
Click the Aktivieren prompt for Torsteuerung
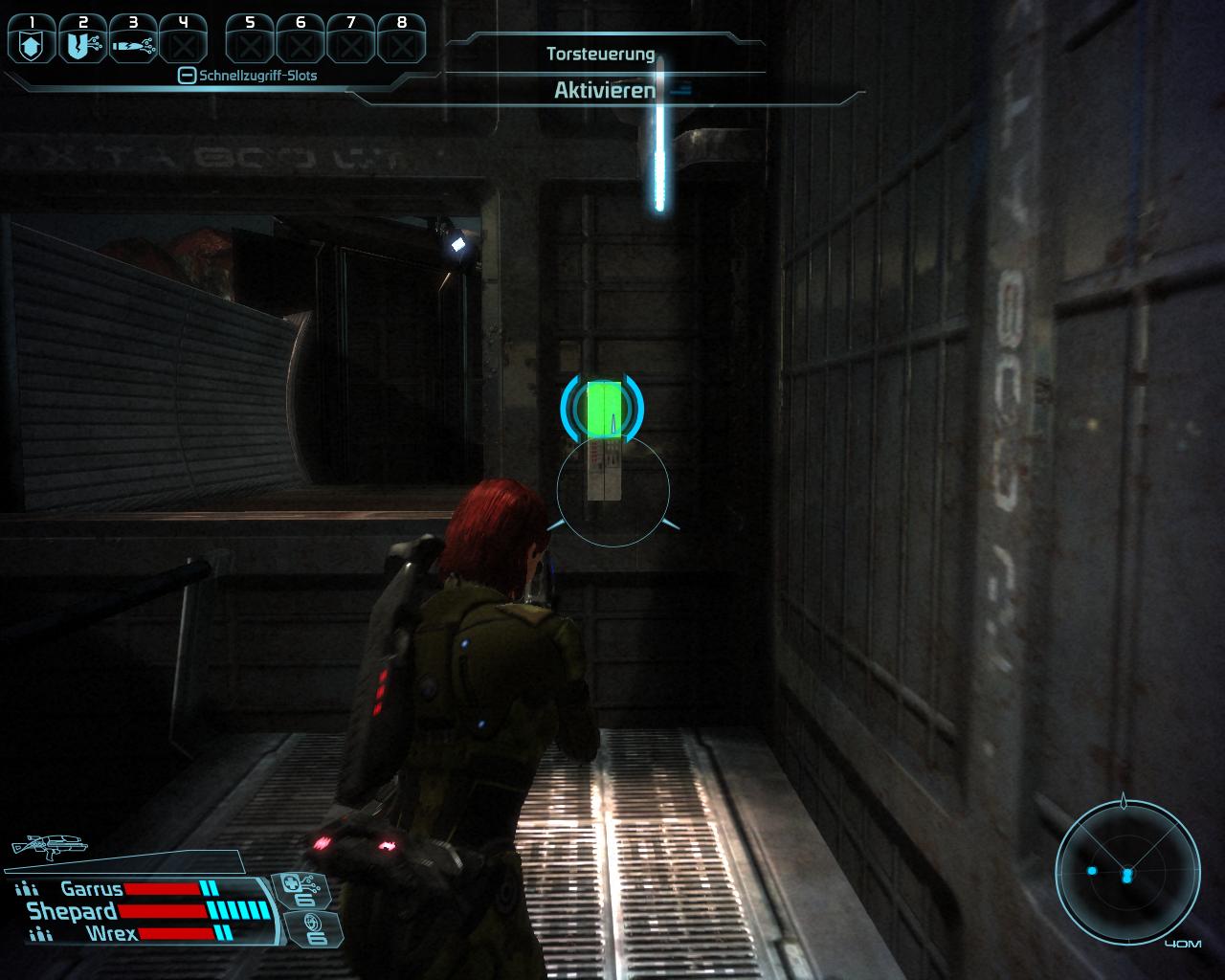pos(605,91)
